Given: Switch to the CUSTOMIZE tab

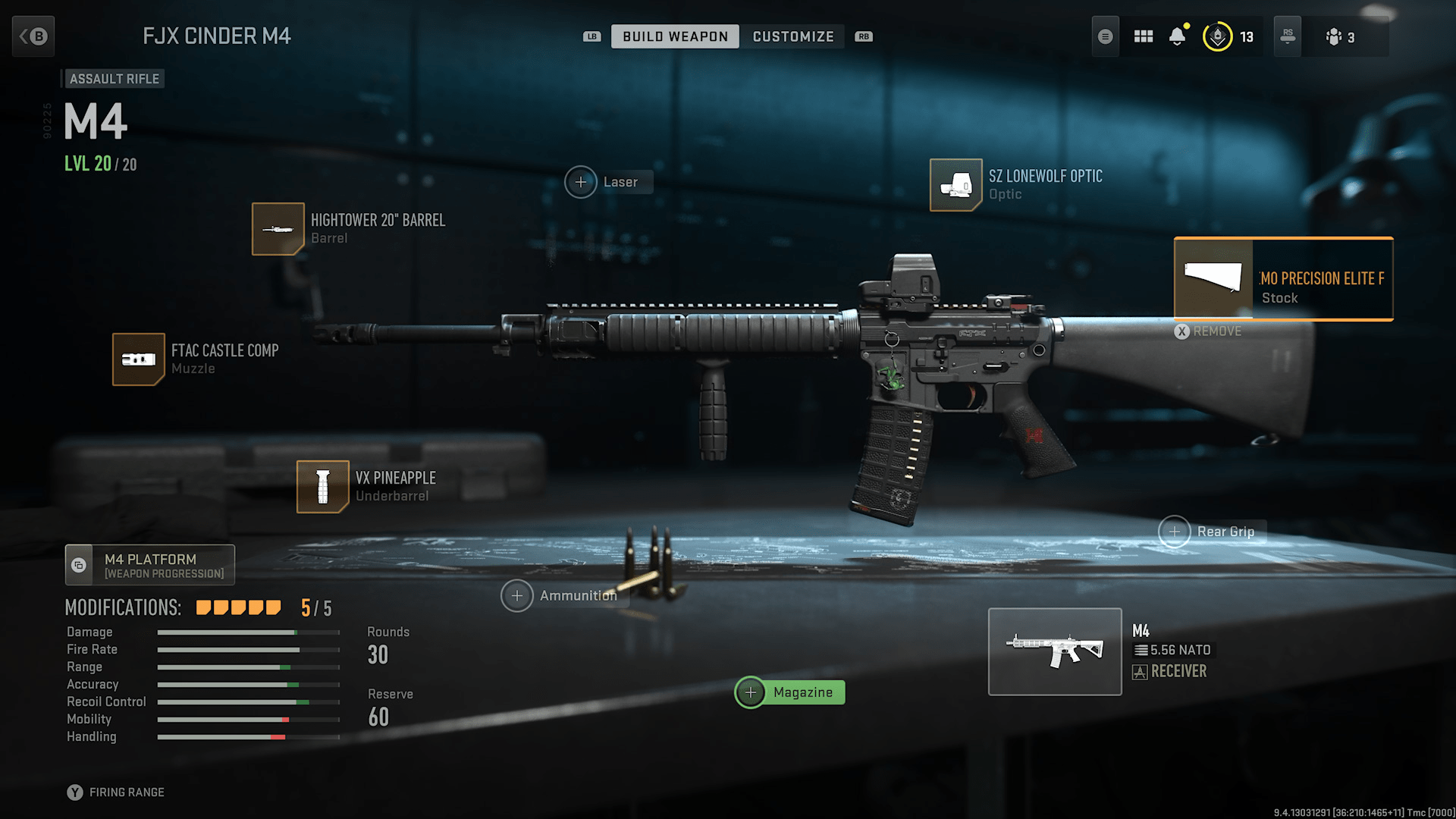Looking at the screenshot, I should [x=793, y=36].
